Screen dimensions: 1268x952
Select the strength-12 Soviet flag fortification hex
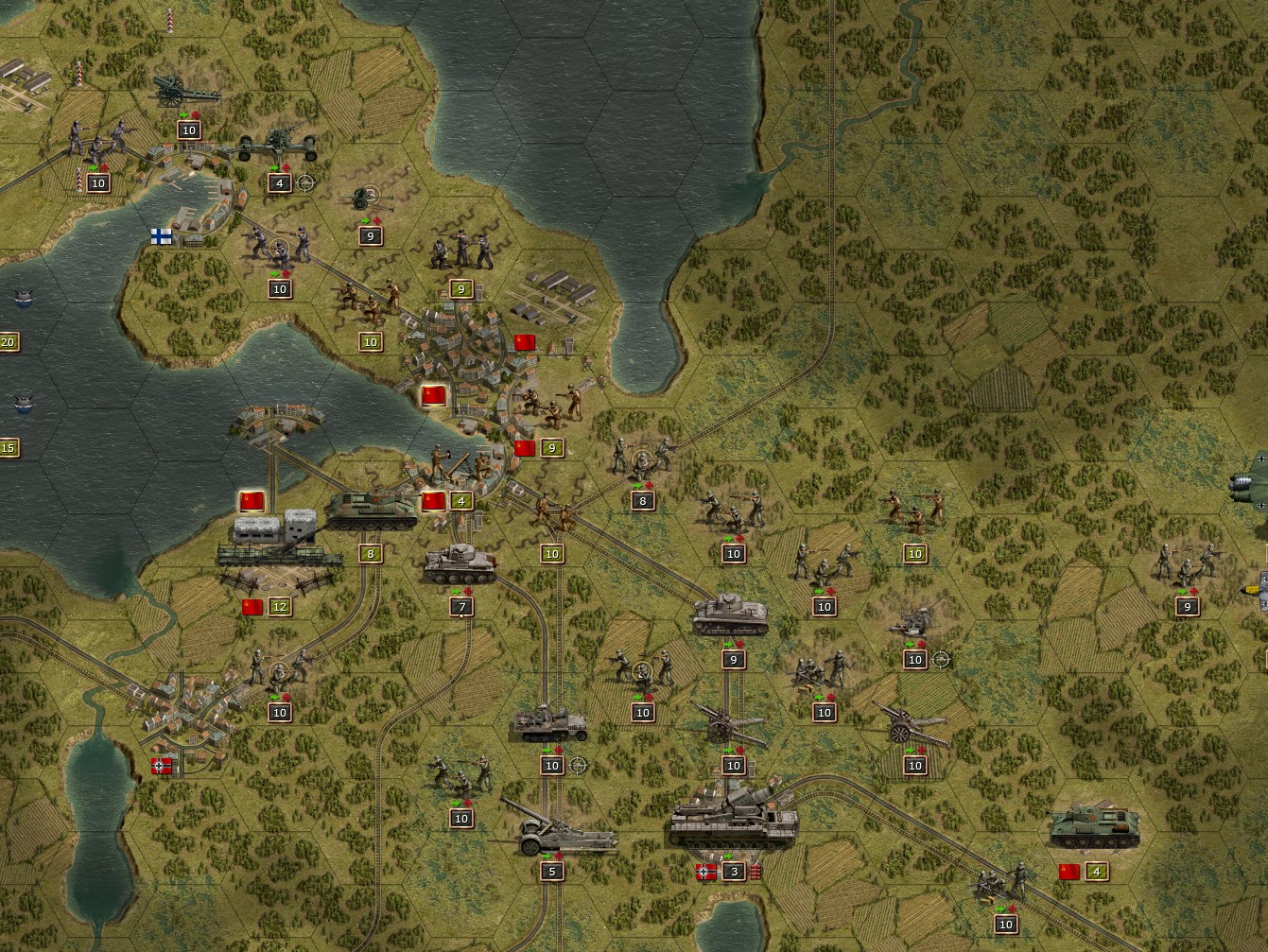click(252, 605)
